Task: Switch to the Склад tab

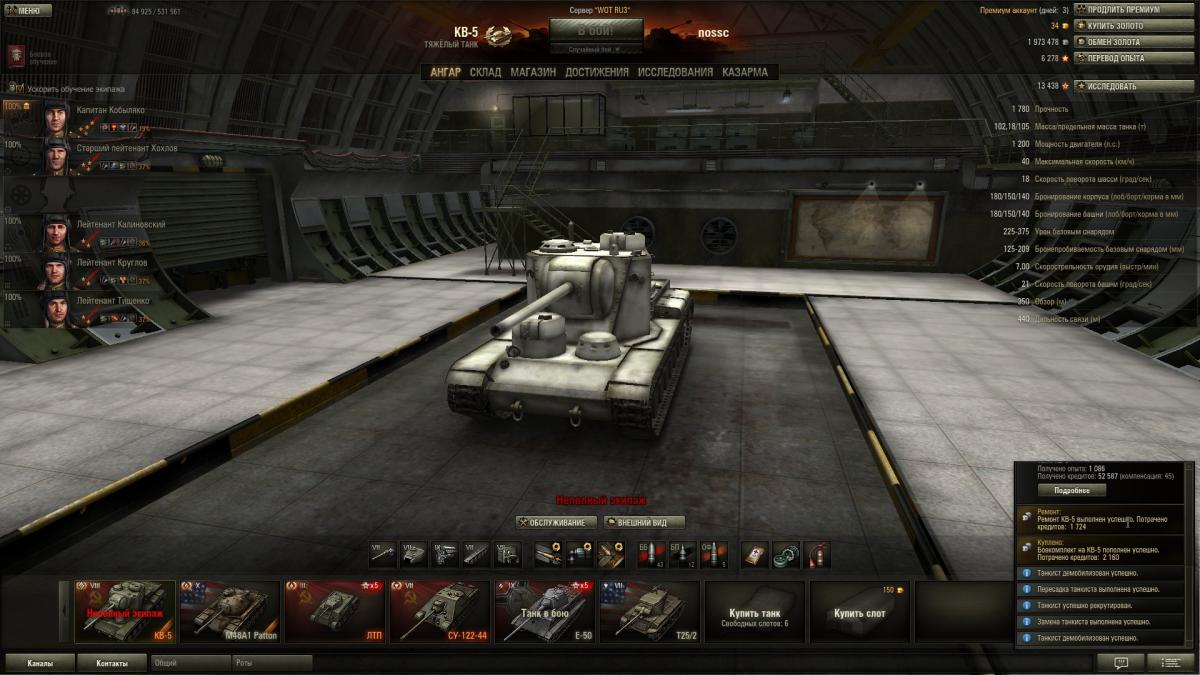Action: 485,72
